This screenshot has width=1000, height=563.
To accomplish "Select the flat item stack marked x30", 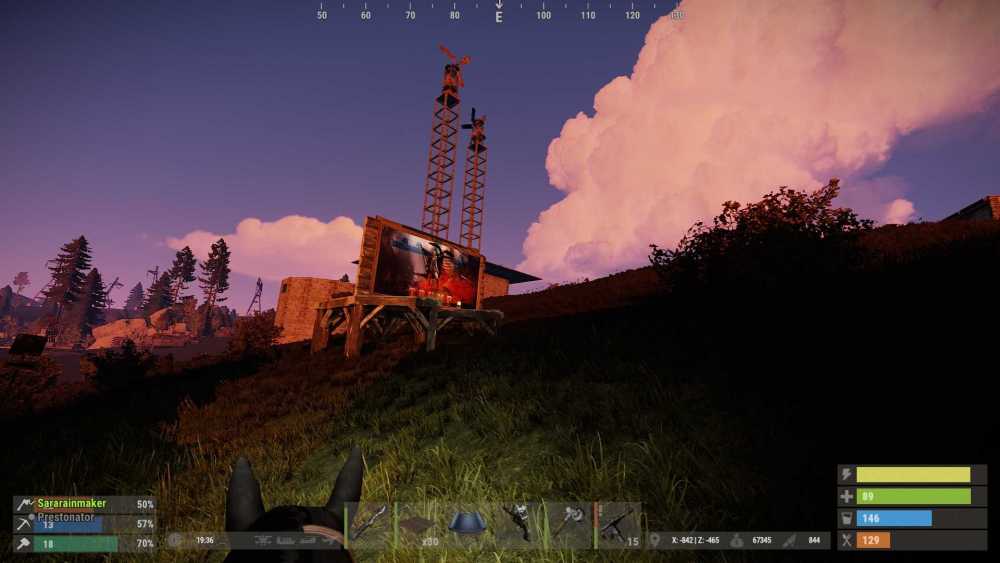I will (419, 525).
